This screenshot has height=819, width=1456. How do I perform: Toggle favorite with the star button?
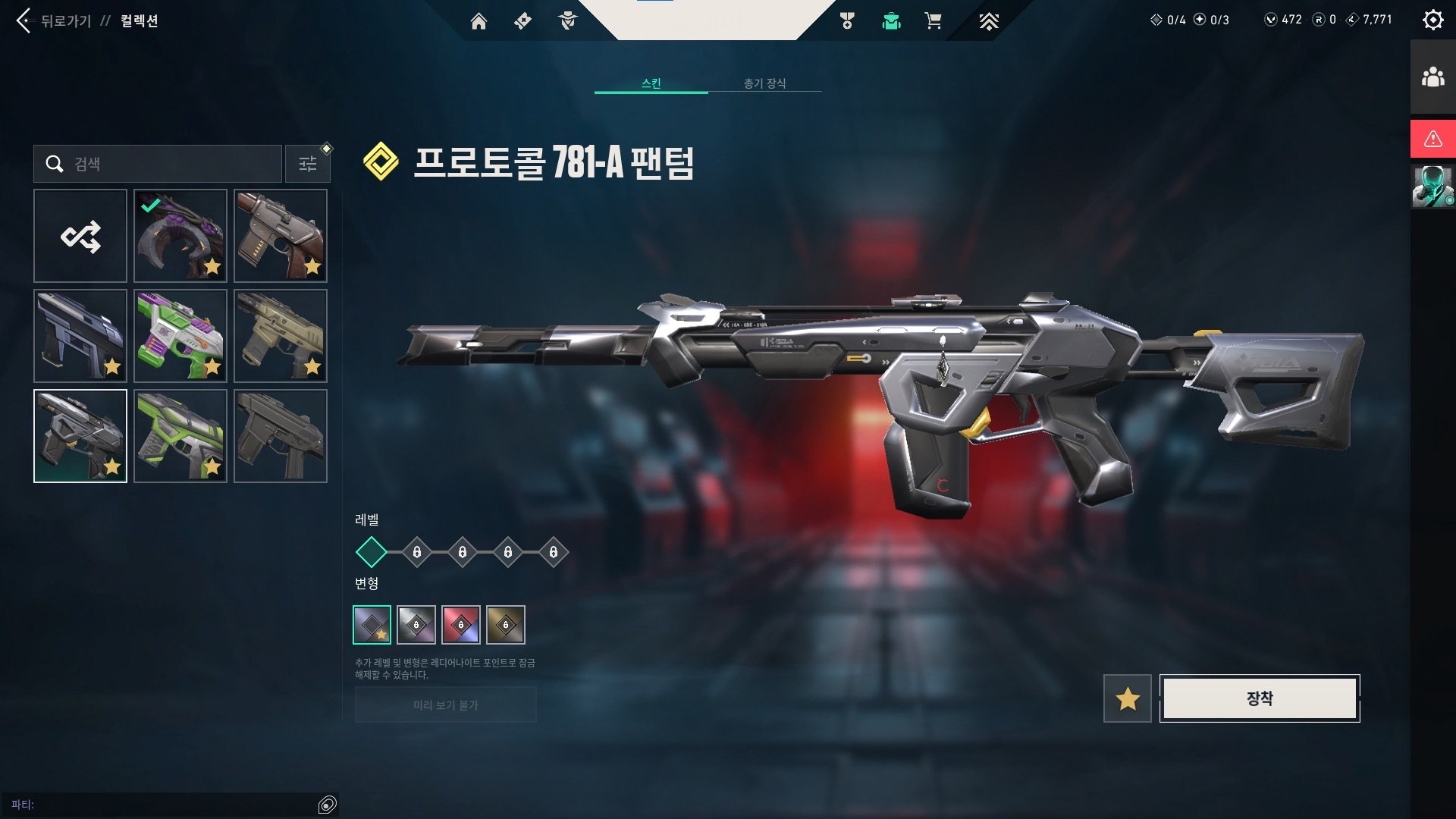click(x=1128, y=698)
